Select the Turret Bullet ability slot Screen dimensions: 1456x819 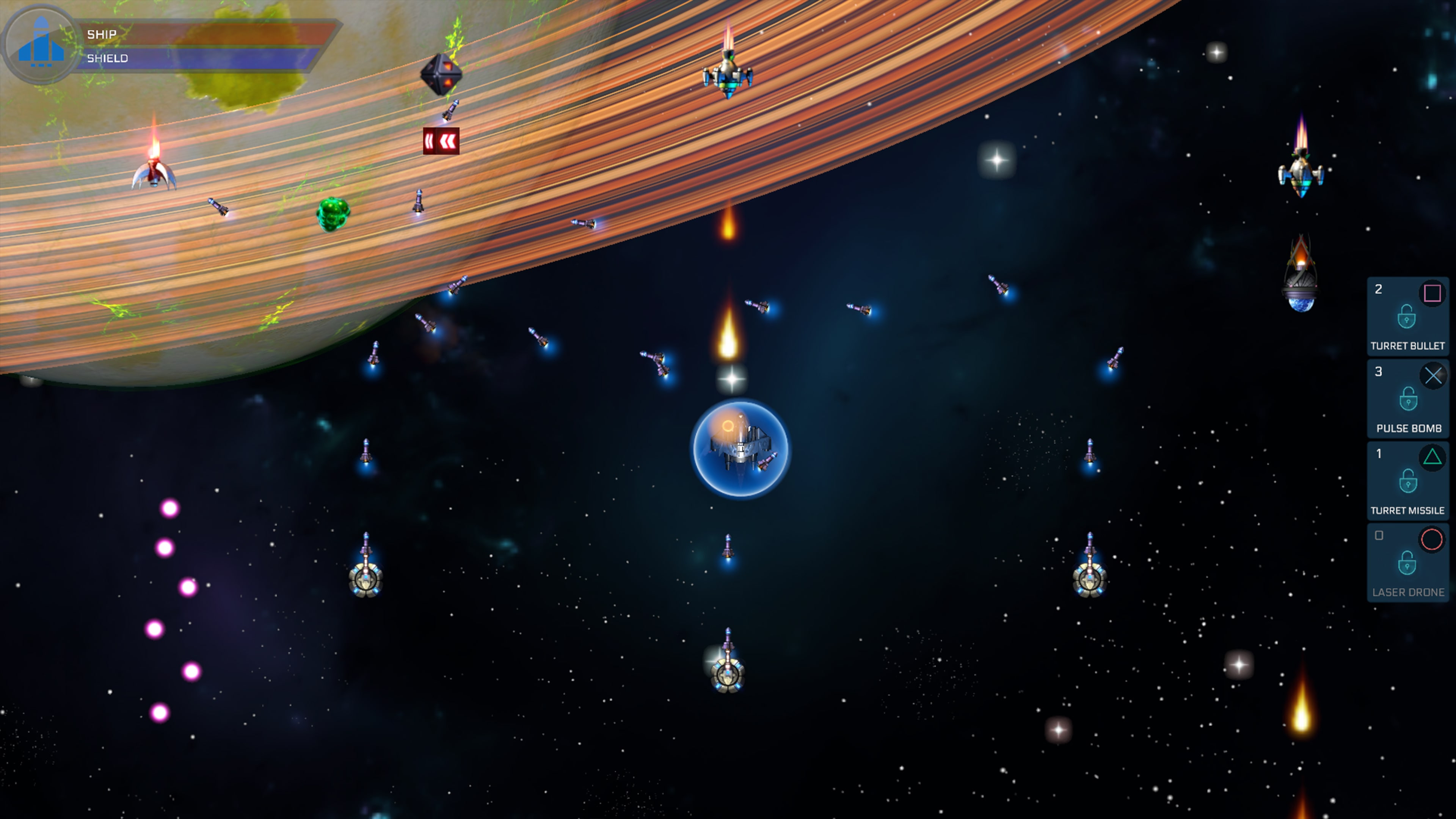1407,317
